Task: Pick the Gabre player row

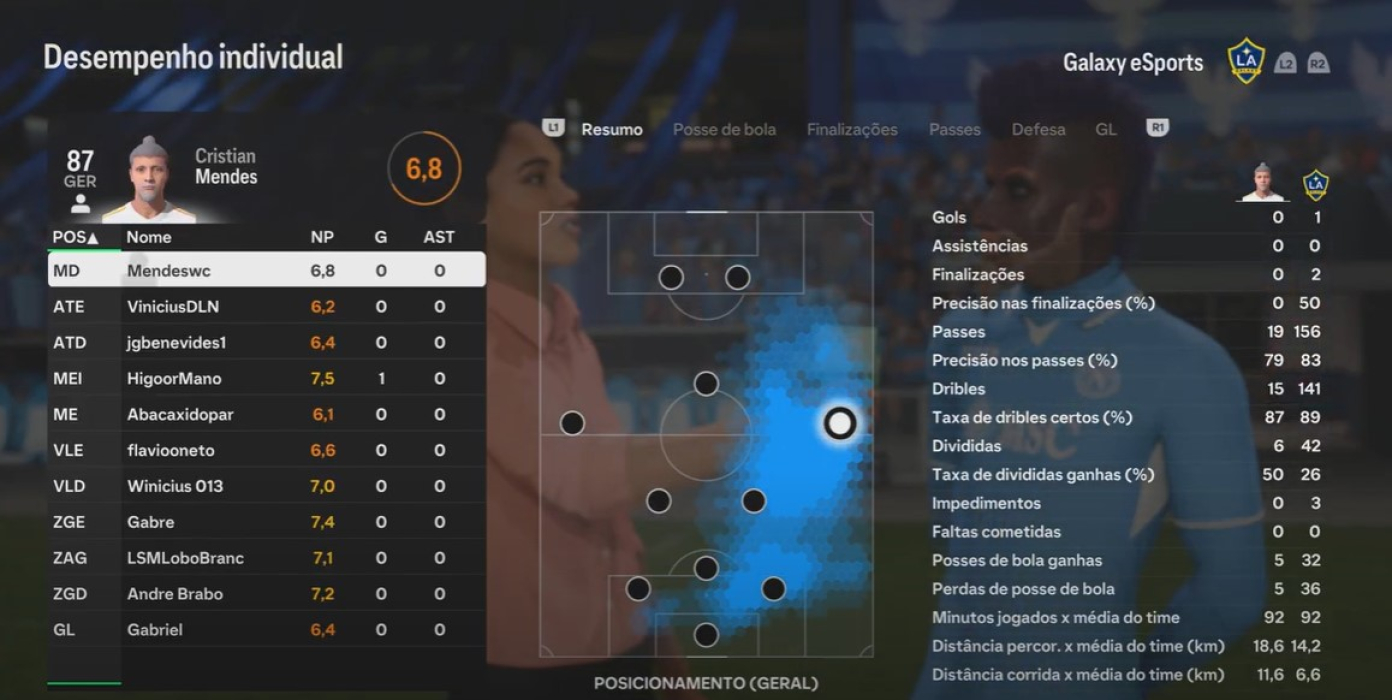Action: (266, 522)
